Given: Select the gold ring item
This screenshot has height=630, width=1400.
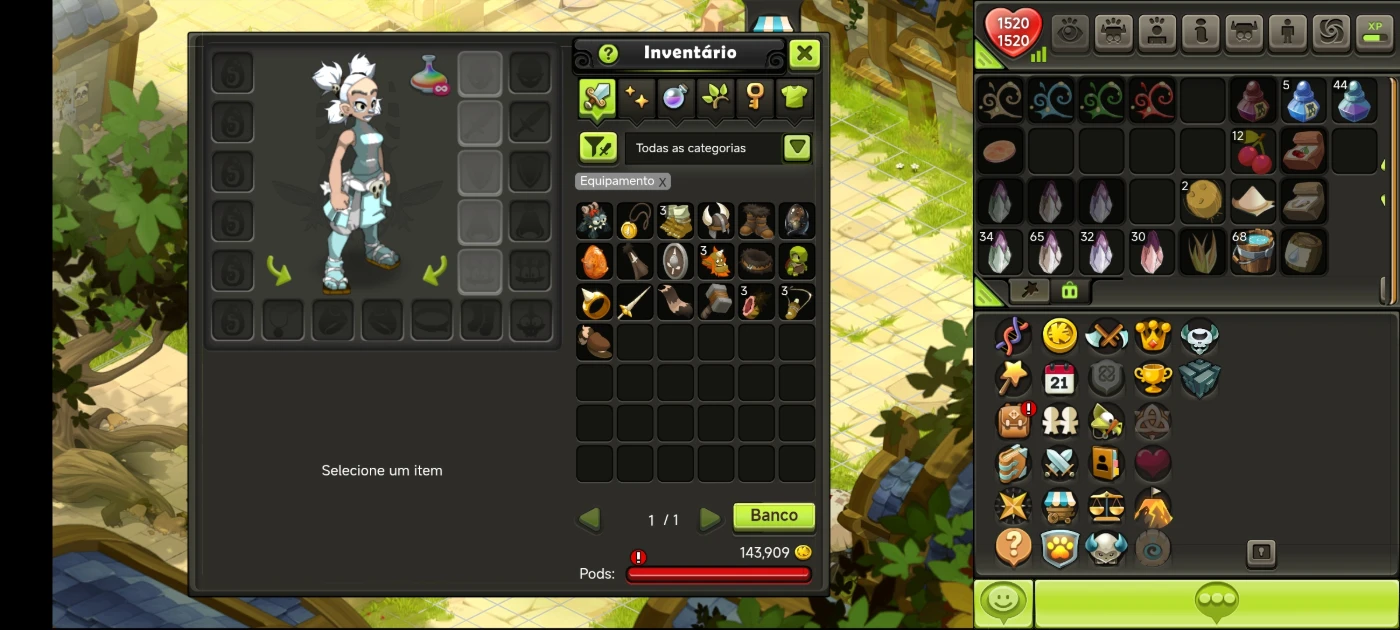Looking at the screenshot, I should 594,301.
